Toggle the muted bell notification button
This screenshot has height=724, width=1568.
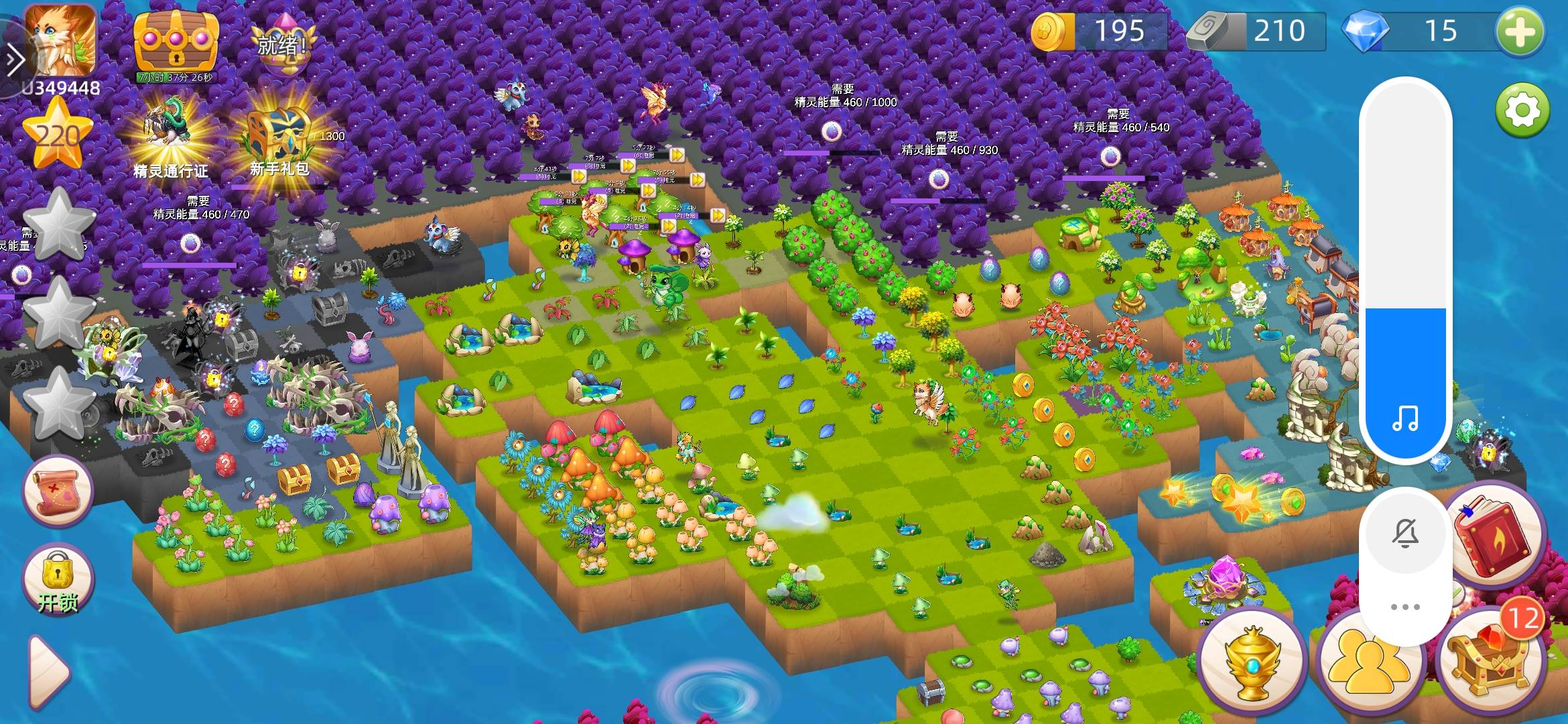pyautogui.click(x=1405, y=534)
